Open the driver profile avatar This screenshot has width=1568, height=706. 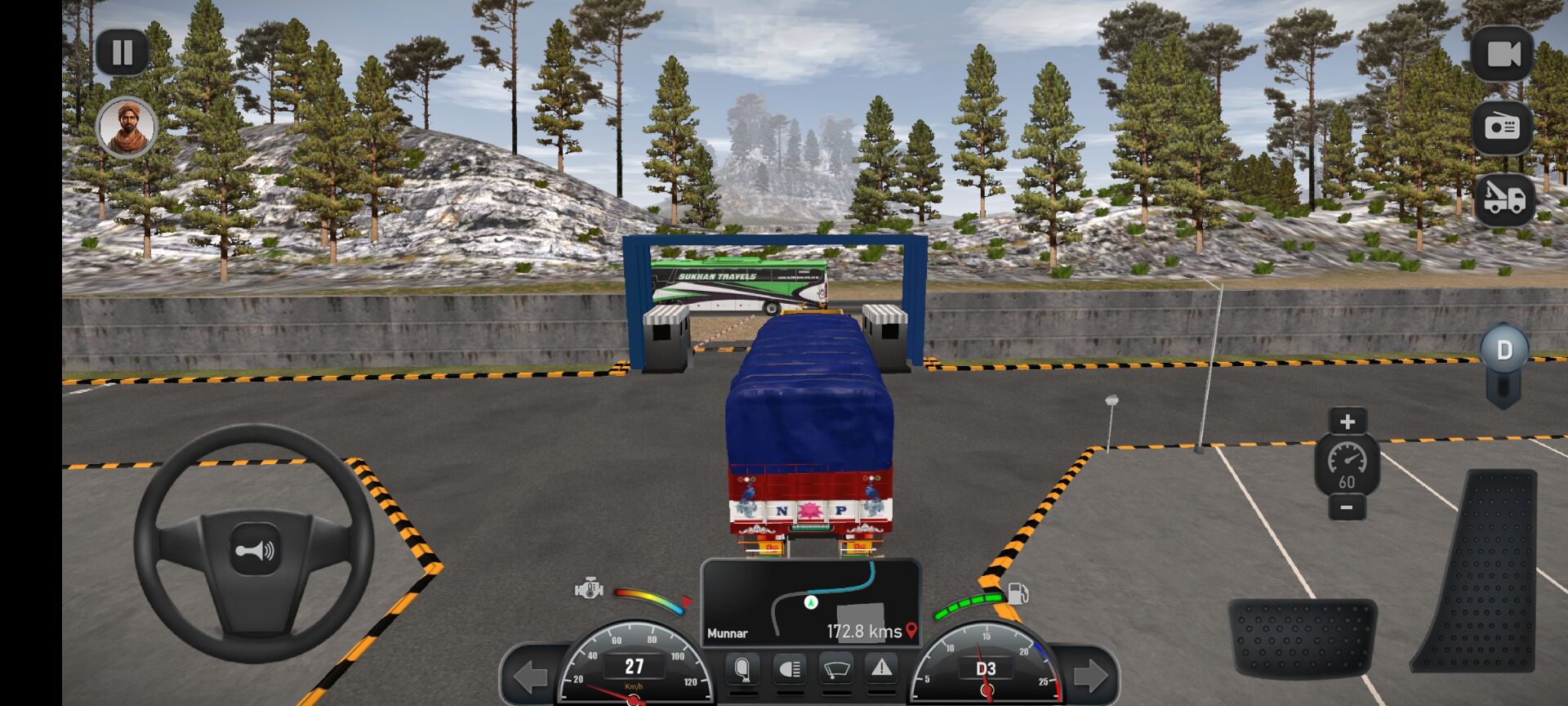coord(127,127)
